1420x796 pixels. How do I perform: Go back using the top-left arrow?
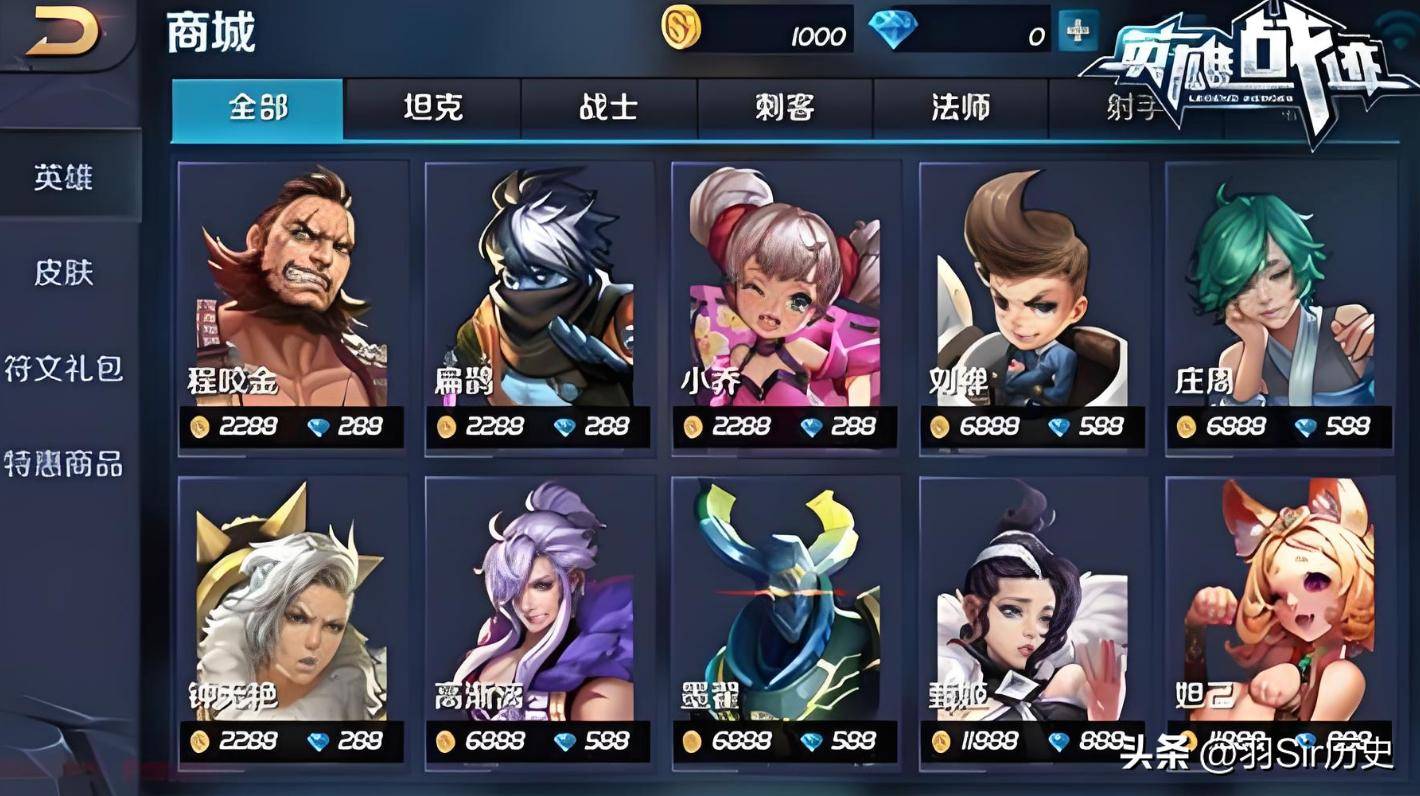[x=62, y=34]
